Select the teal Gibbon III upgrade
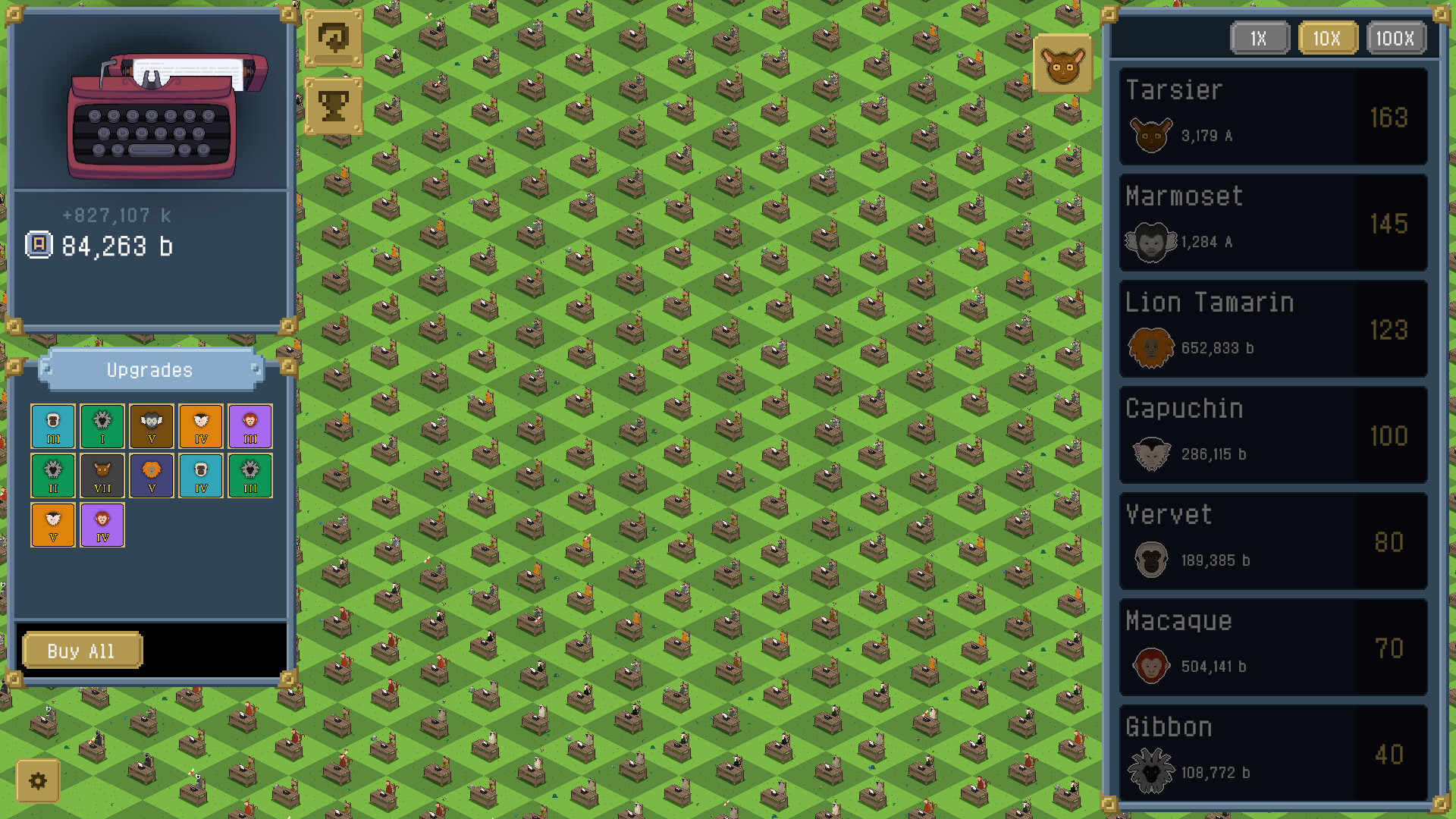 [52, 426]
